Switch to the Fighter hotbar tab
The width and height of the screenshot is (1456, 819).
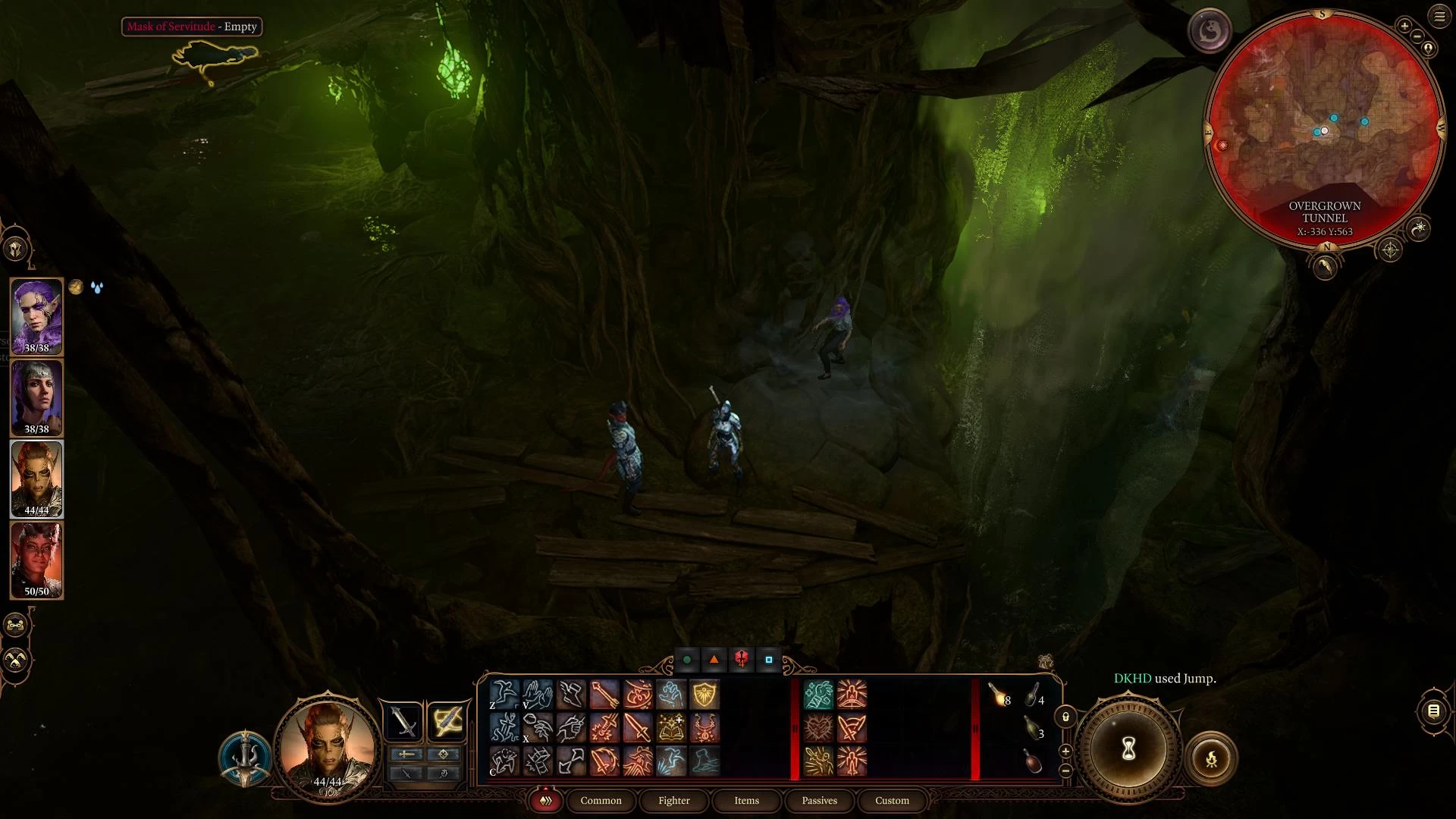tap(673, 800)
